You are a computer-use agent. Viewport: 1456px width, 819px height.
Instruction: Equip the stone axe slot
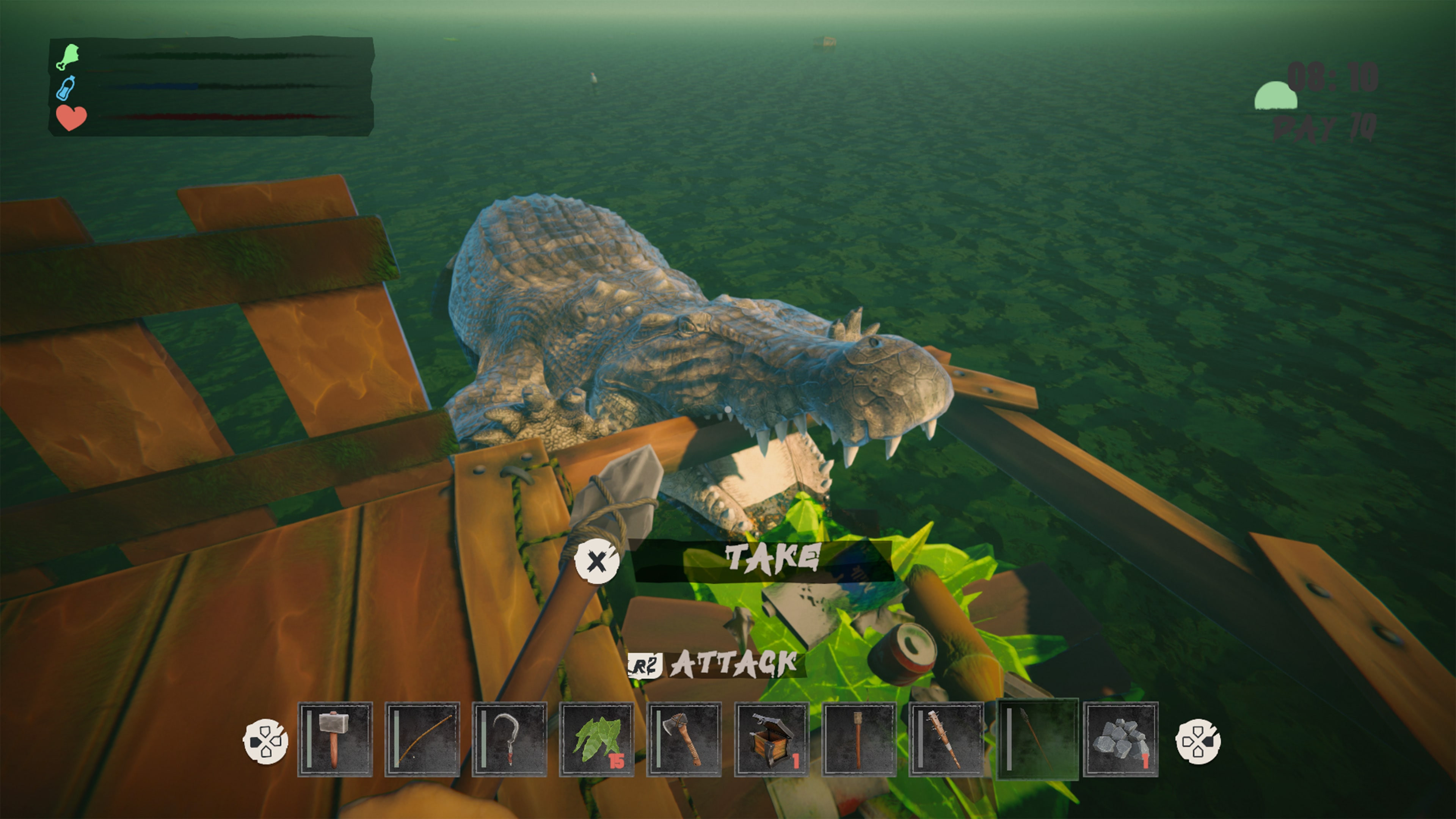pyautogui.click(x=684, y=739)
